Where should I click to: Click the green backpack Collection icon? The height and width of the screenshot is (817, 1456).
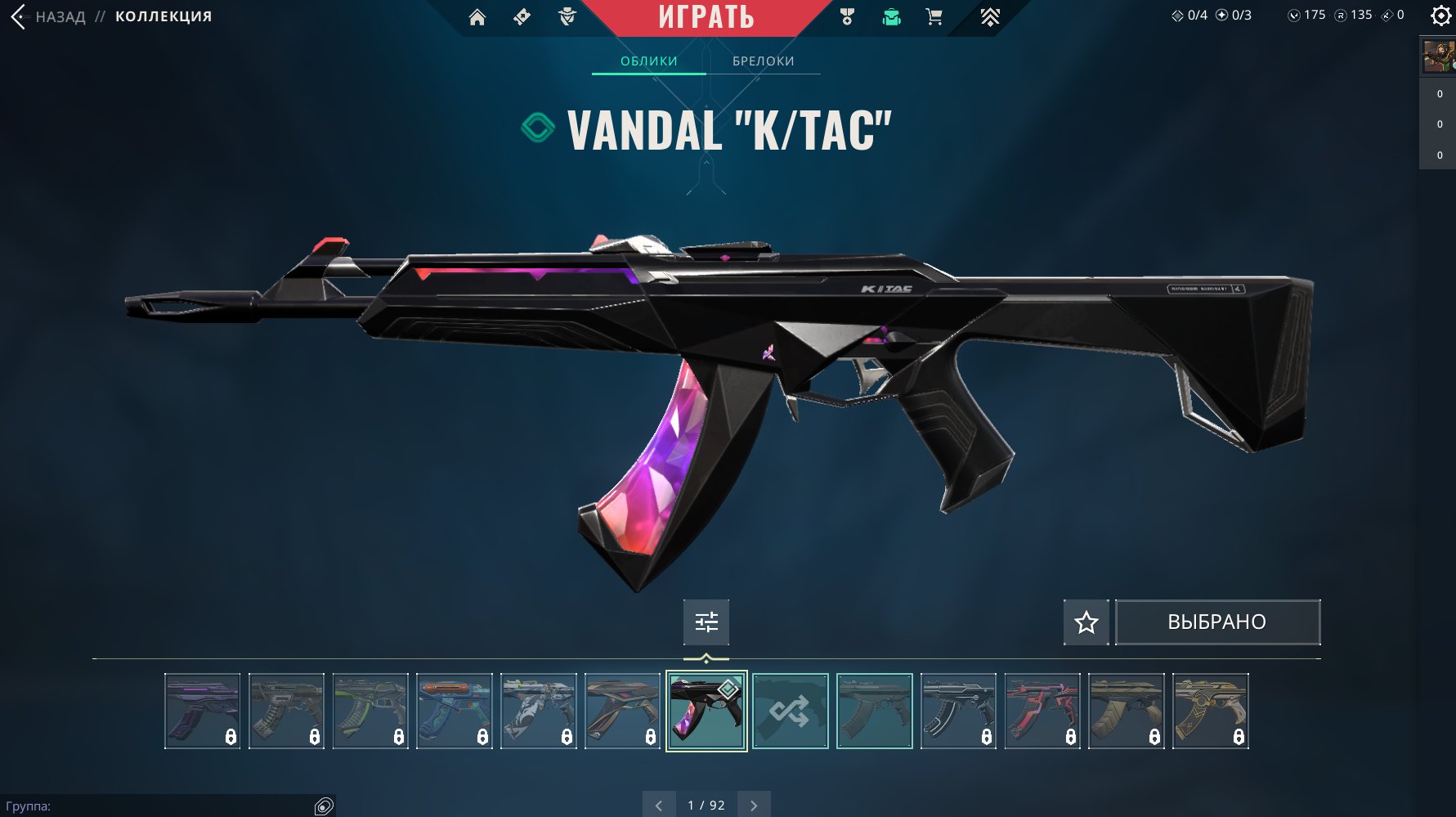click(x=891, y=16)
